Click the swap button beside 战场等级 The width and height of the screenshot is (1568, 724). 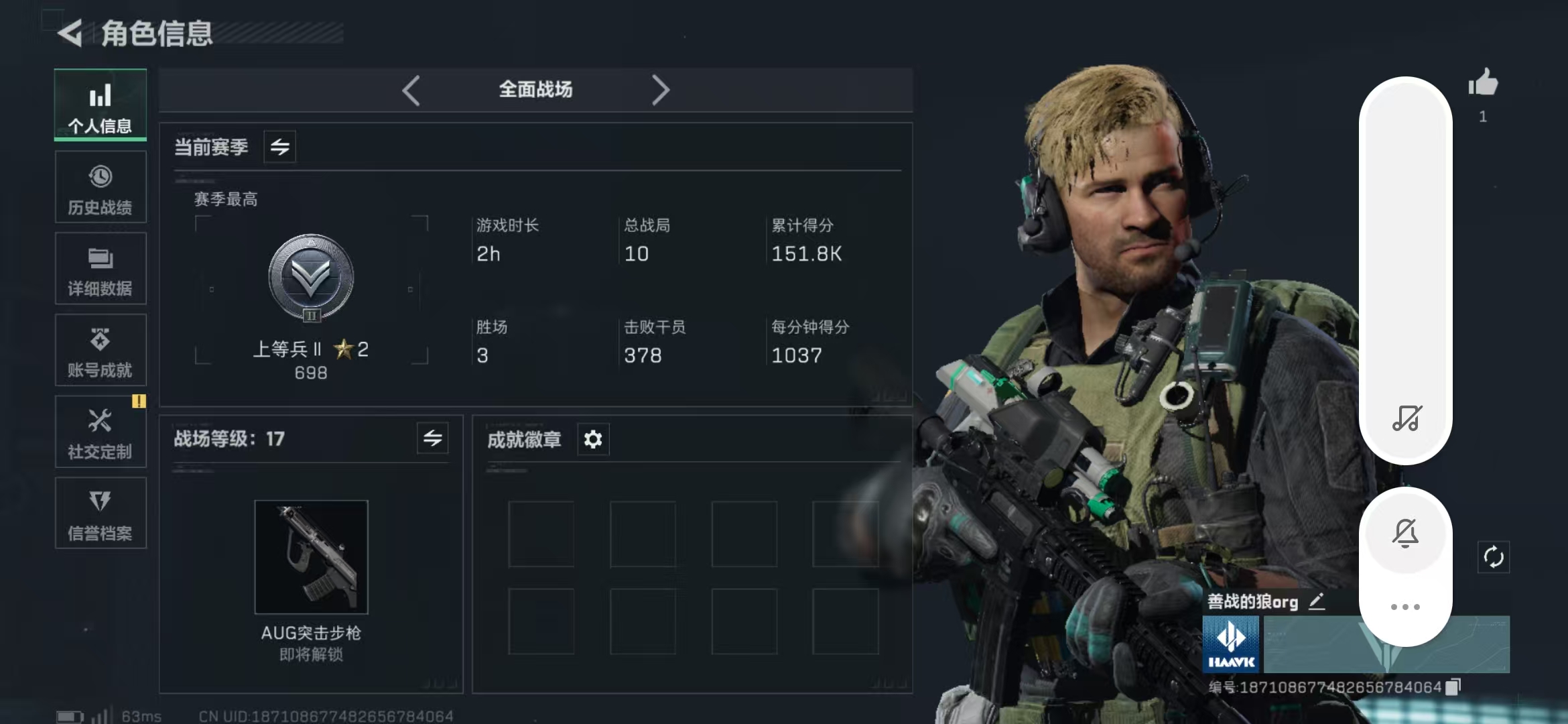pos(433,438)
